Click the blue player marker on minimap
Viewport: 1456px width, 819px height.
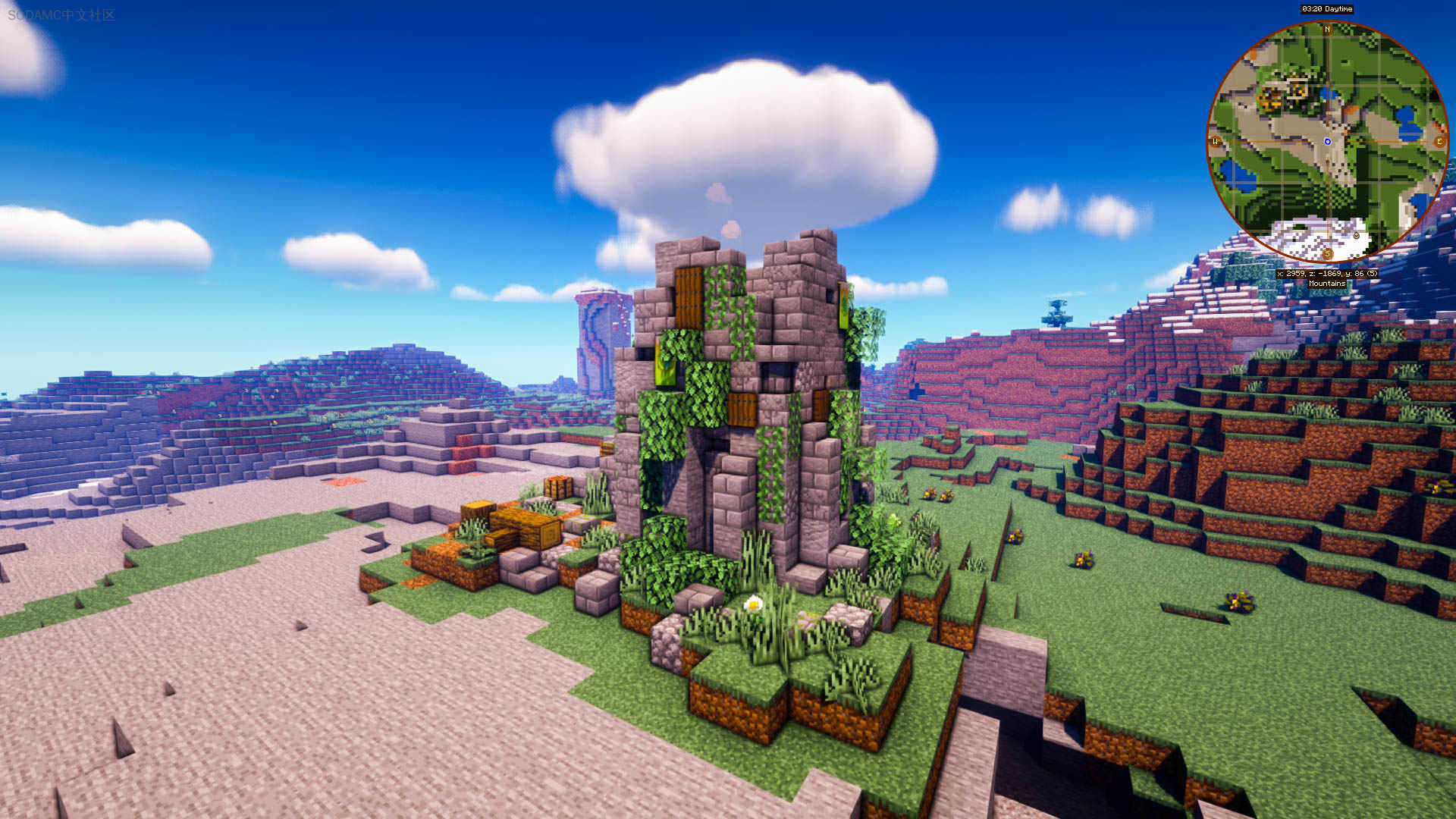(1327, 142)
